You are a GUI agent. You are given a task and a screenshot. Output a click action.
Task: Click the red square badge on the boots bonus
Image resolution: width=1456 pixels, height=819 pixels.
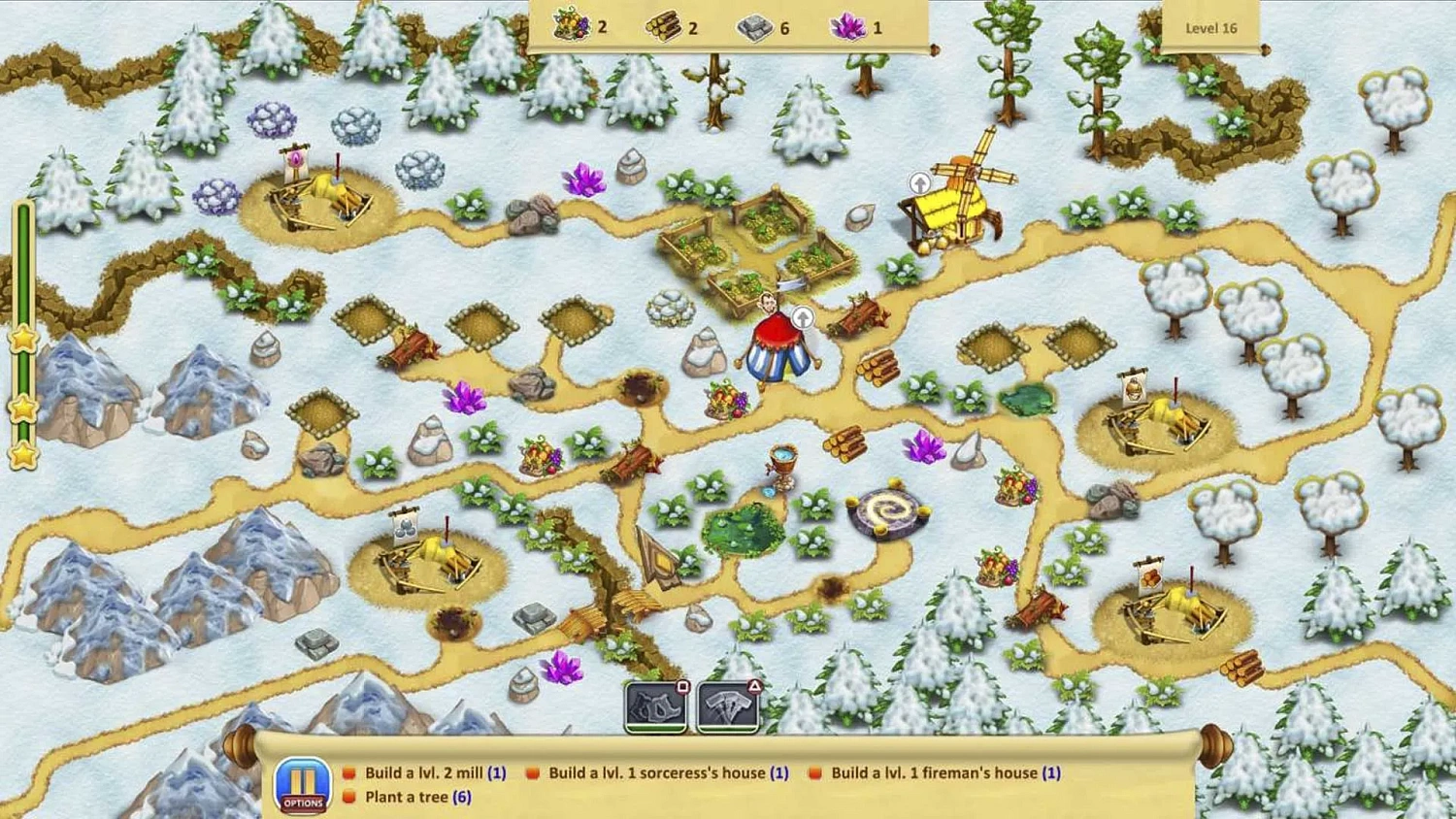coord(681,686)
